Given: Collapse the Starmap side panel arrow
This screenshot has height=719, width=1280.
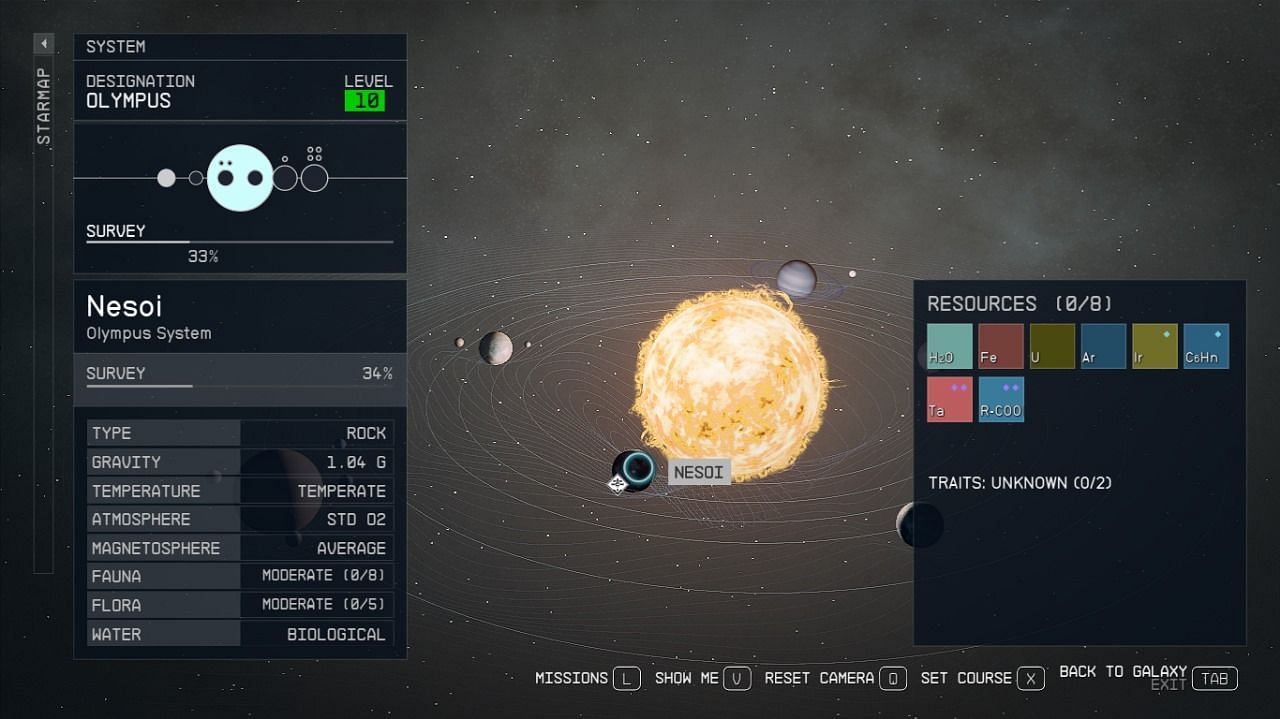Looking at the screenshot, I should (x=44, y=44).
